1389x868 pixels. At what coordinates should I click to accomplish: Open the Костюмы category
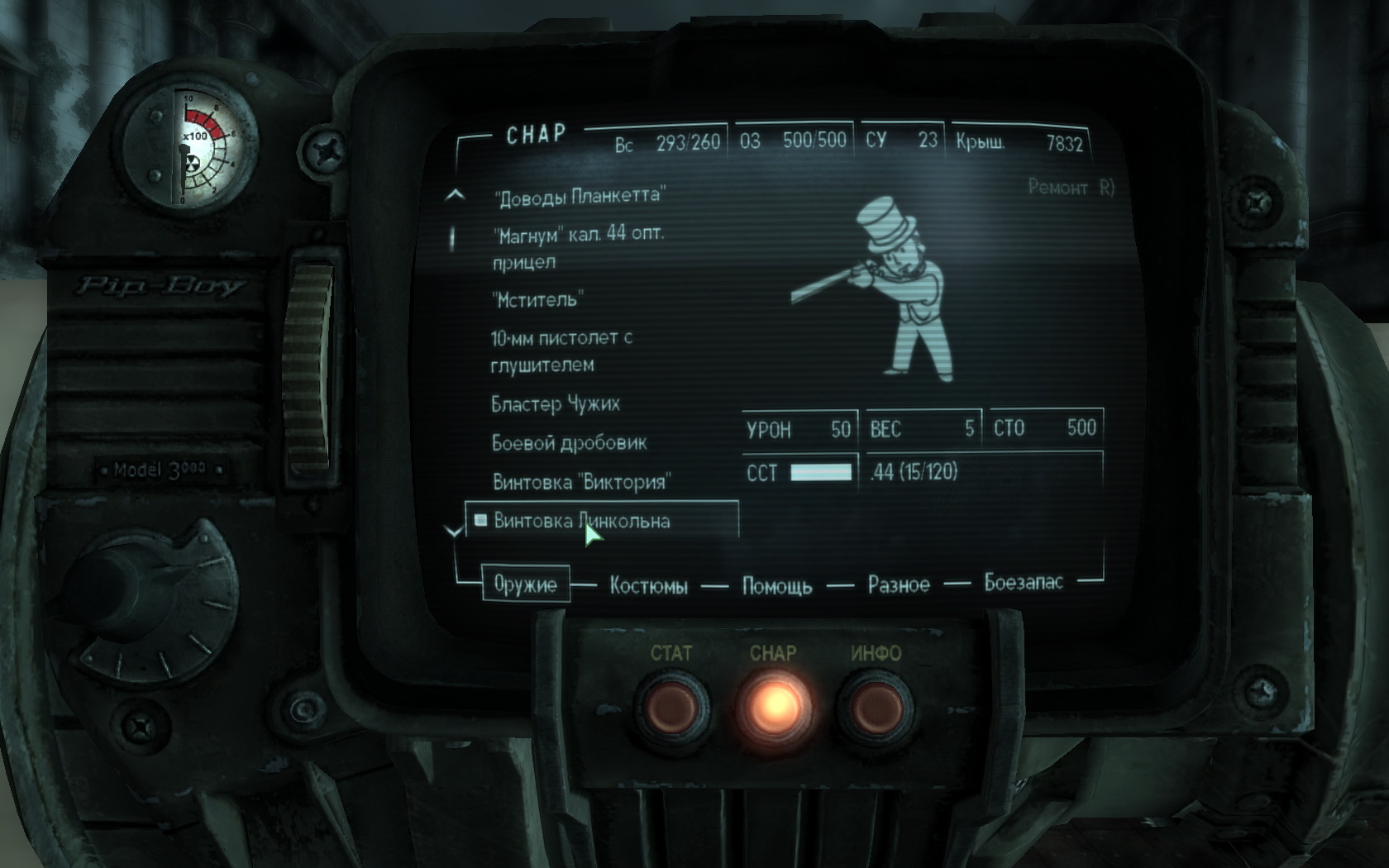(x=648, y=586)
